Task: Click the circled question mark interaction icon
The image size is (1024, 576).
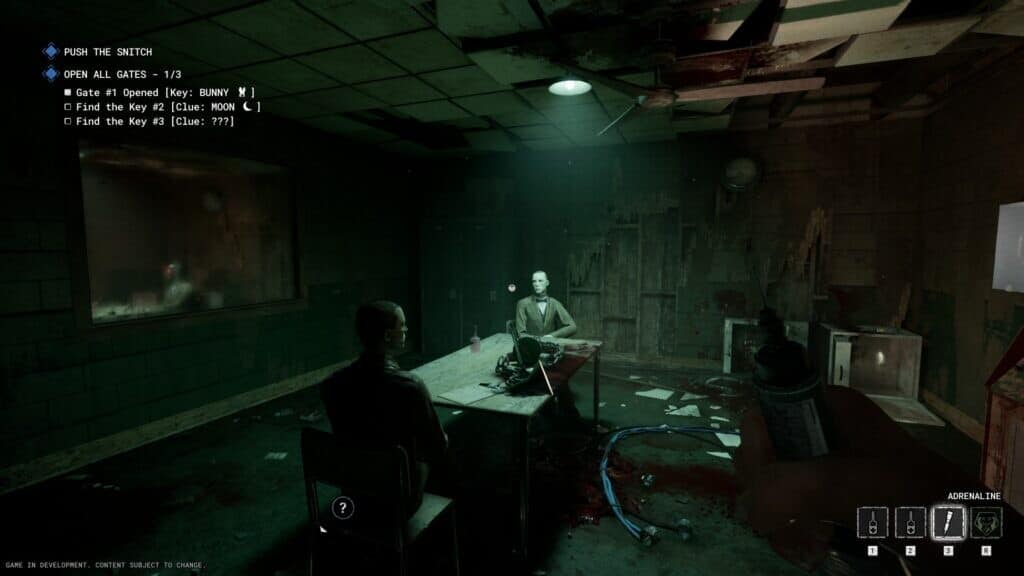Action: pos(343,508)
